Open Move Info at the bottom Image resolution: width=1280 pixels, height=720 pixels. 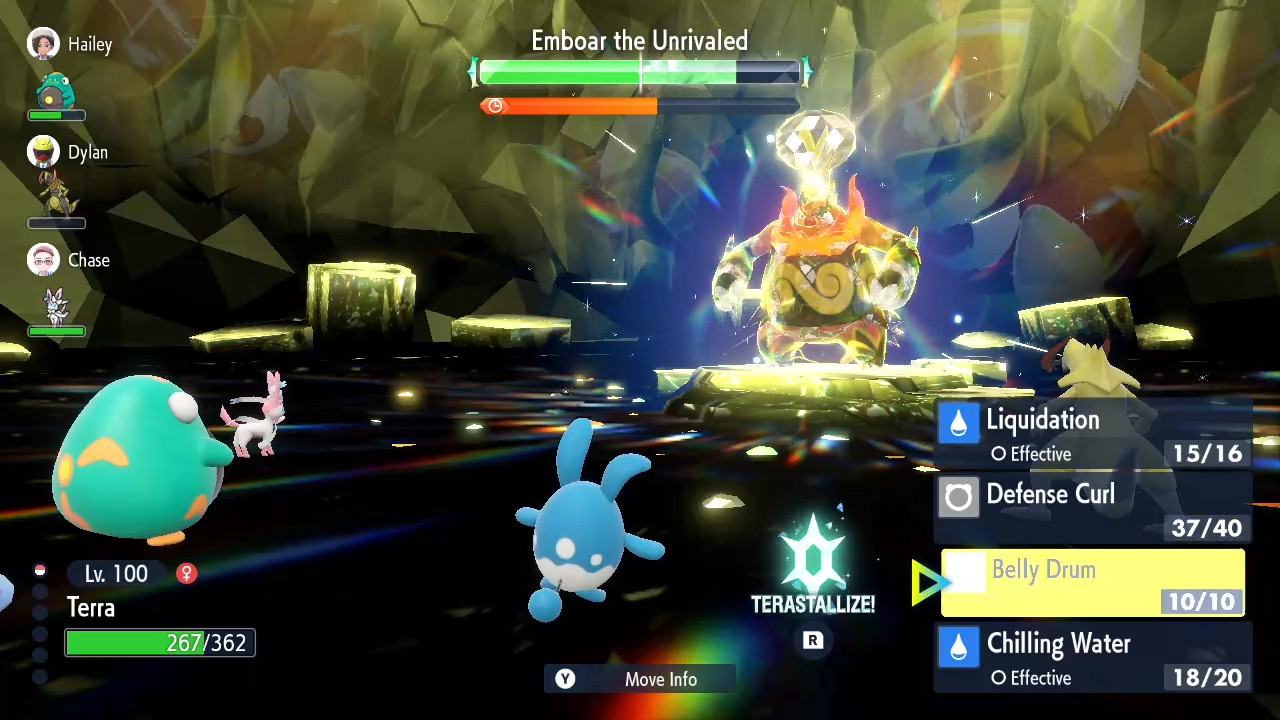(640, 679)
